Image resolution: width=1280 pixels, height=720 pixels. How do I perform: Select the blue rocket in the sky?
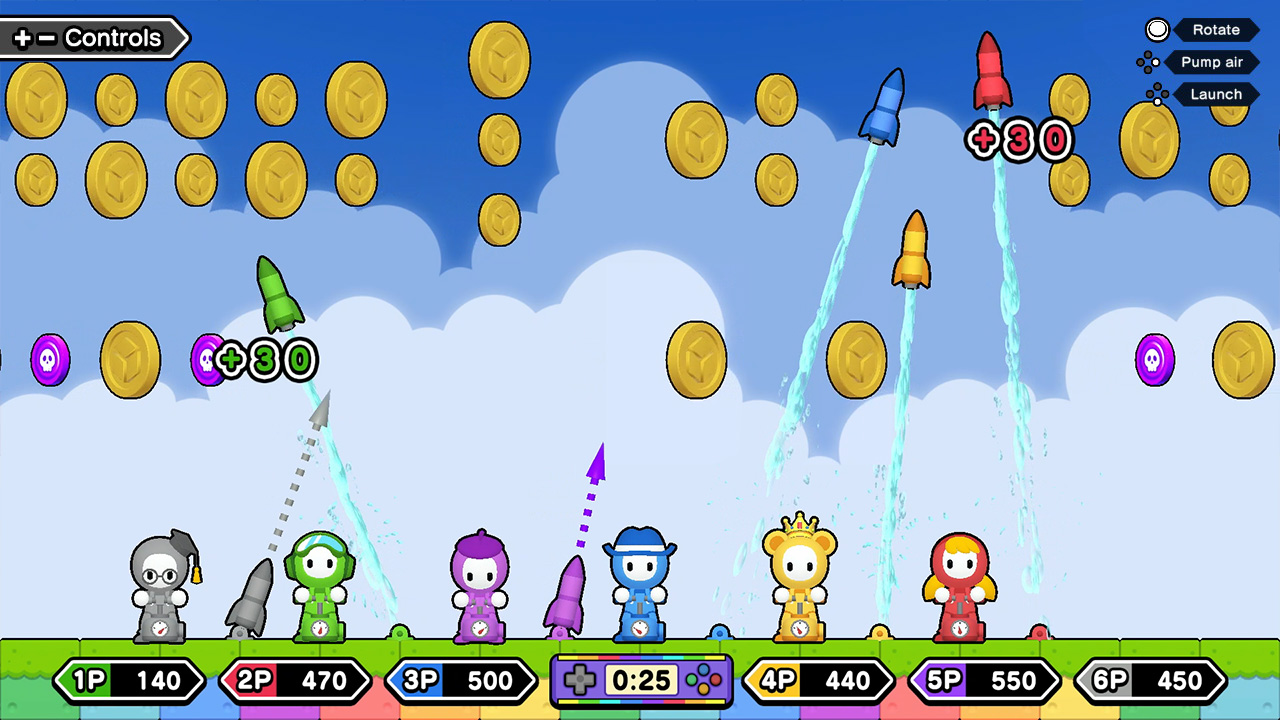pos(884,105)
